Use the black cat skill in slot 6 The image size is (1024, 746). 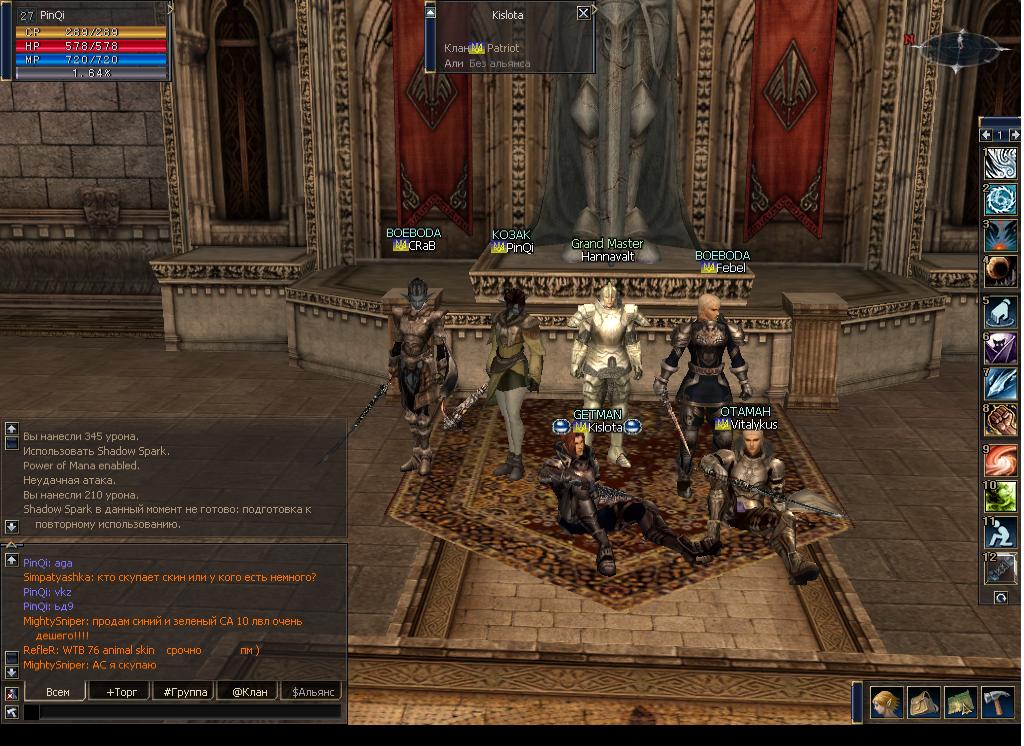pyautogui.click(x=1000, y=348)
